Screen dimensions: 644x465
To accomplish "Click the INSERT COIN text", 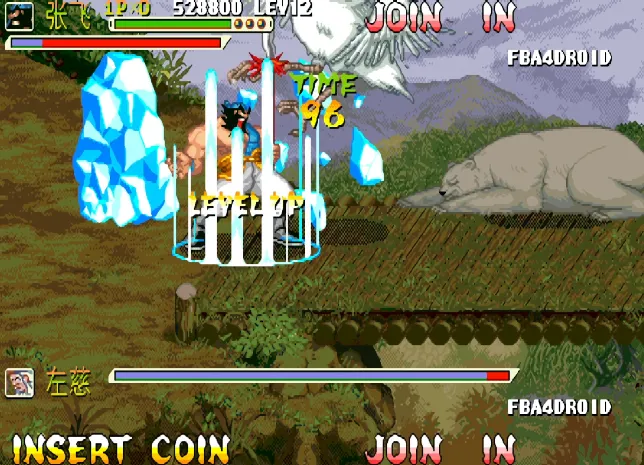I will 120,448.
